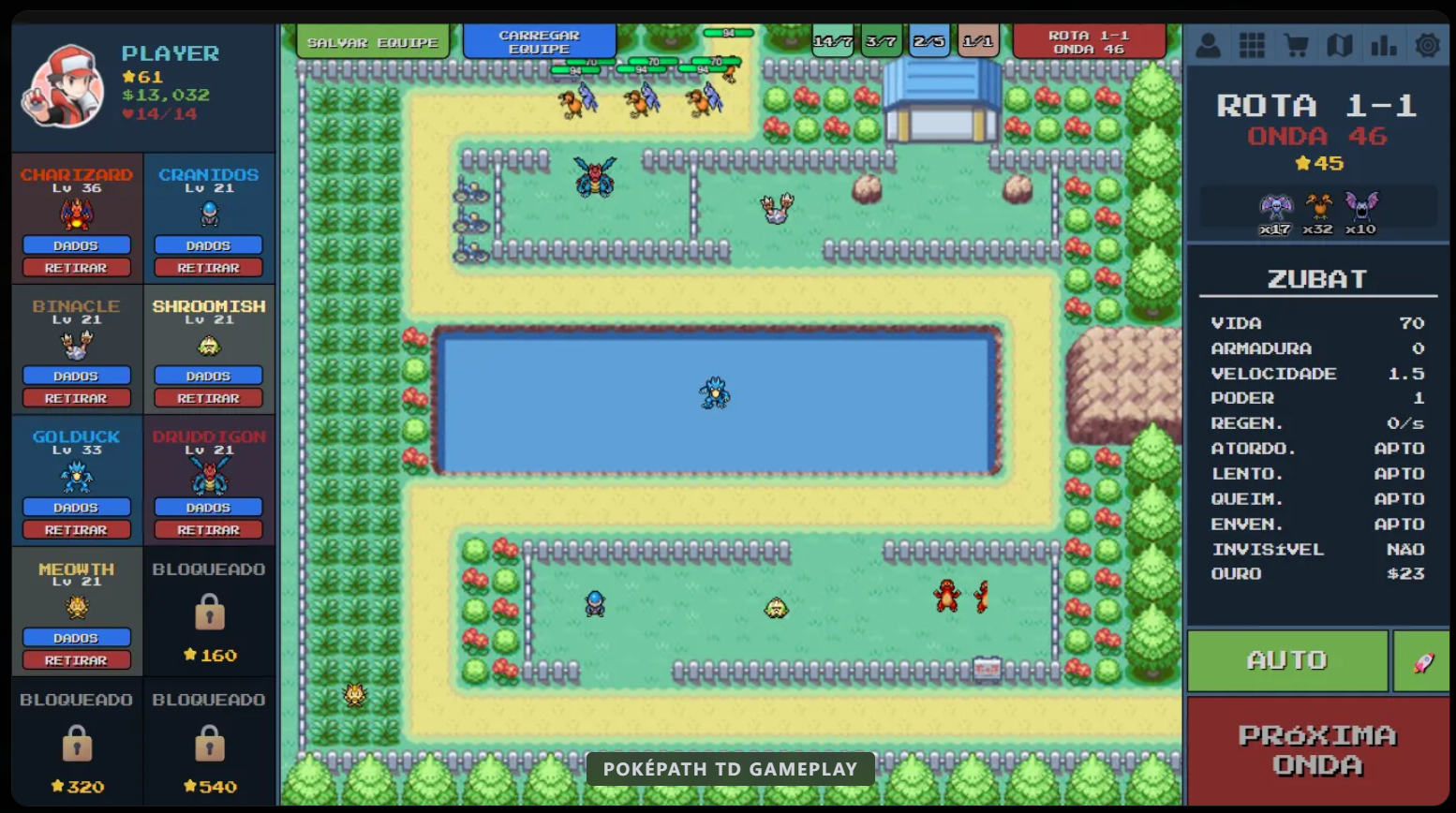Open DADOS for Golduck

(77, 507)
